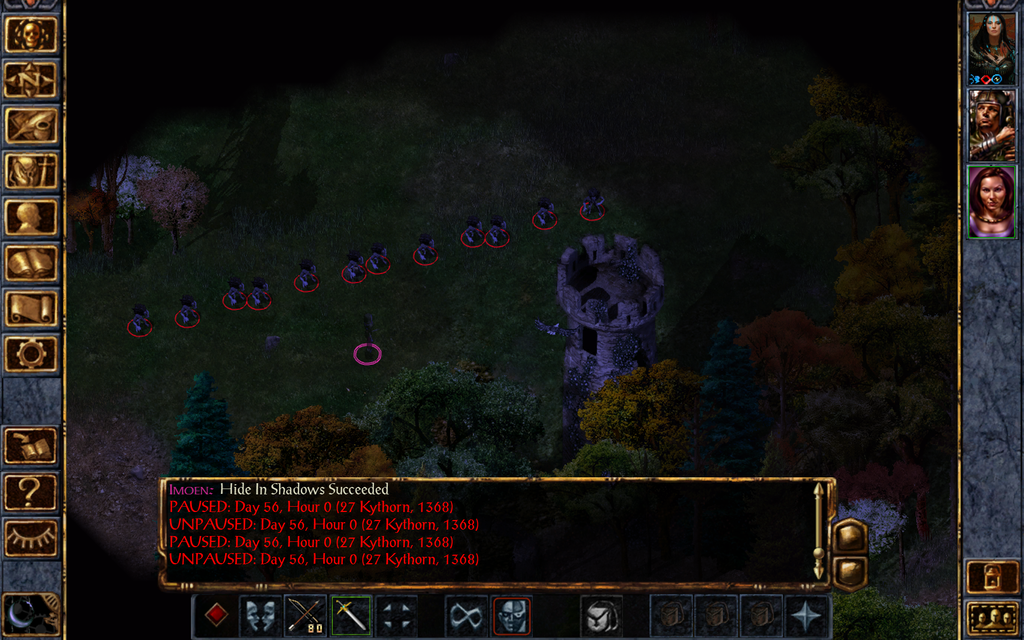Click the three-figure select-all party button
Screen dimensions: 1024x640
991,618
